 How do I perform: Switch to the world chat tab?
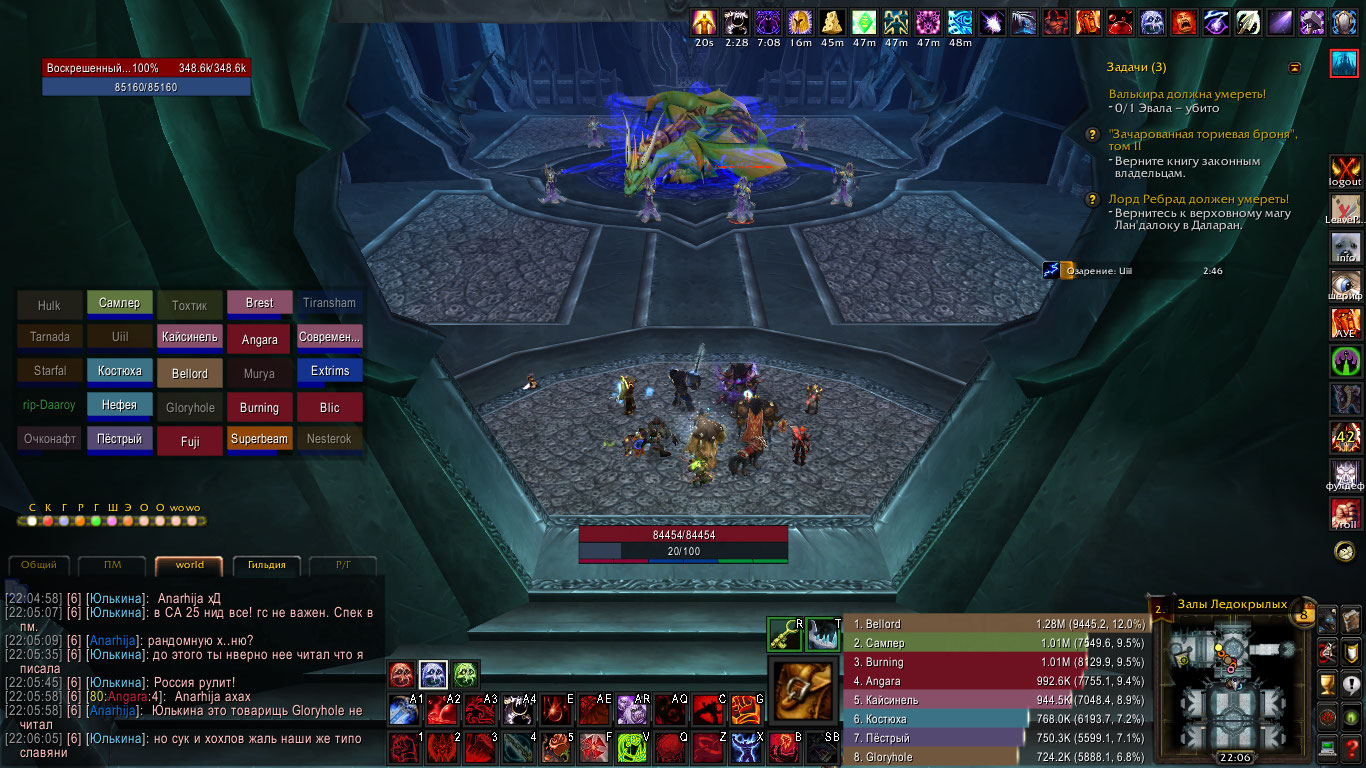click(189, 565)
